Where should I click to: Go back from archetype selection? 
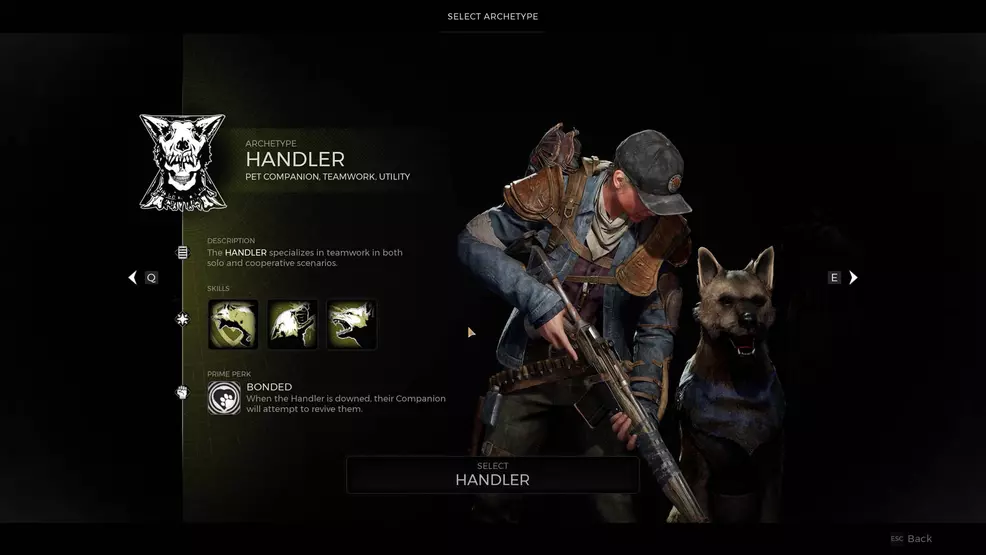(x=912, y=539)
